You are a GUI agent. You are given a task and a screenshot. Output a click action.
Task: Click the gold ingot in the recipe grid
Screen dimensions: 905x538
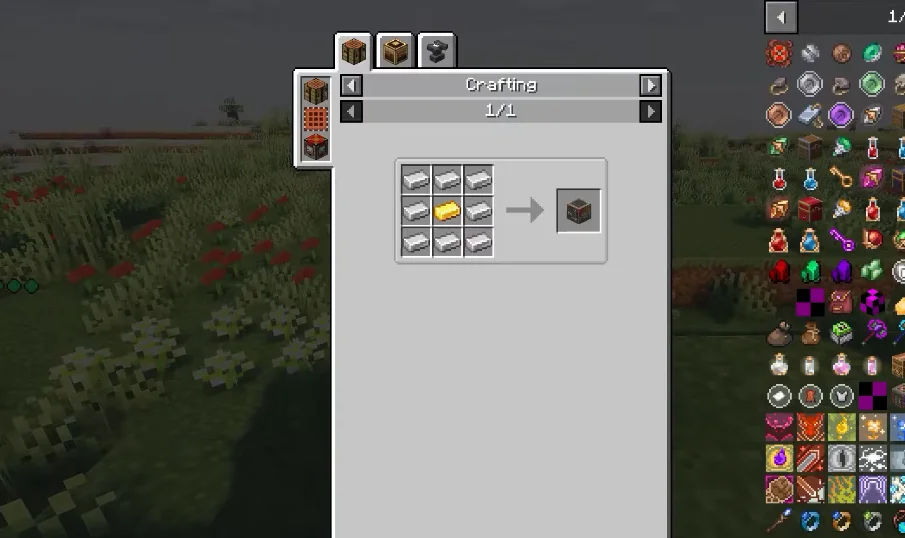click(x=447, y=211)
